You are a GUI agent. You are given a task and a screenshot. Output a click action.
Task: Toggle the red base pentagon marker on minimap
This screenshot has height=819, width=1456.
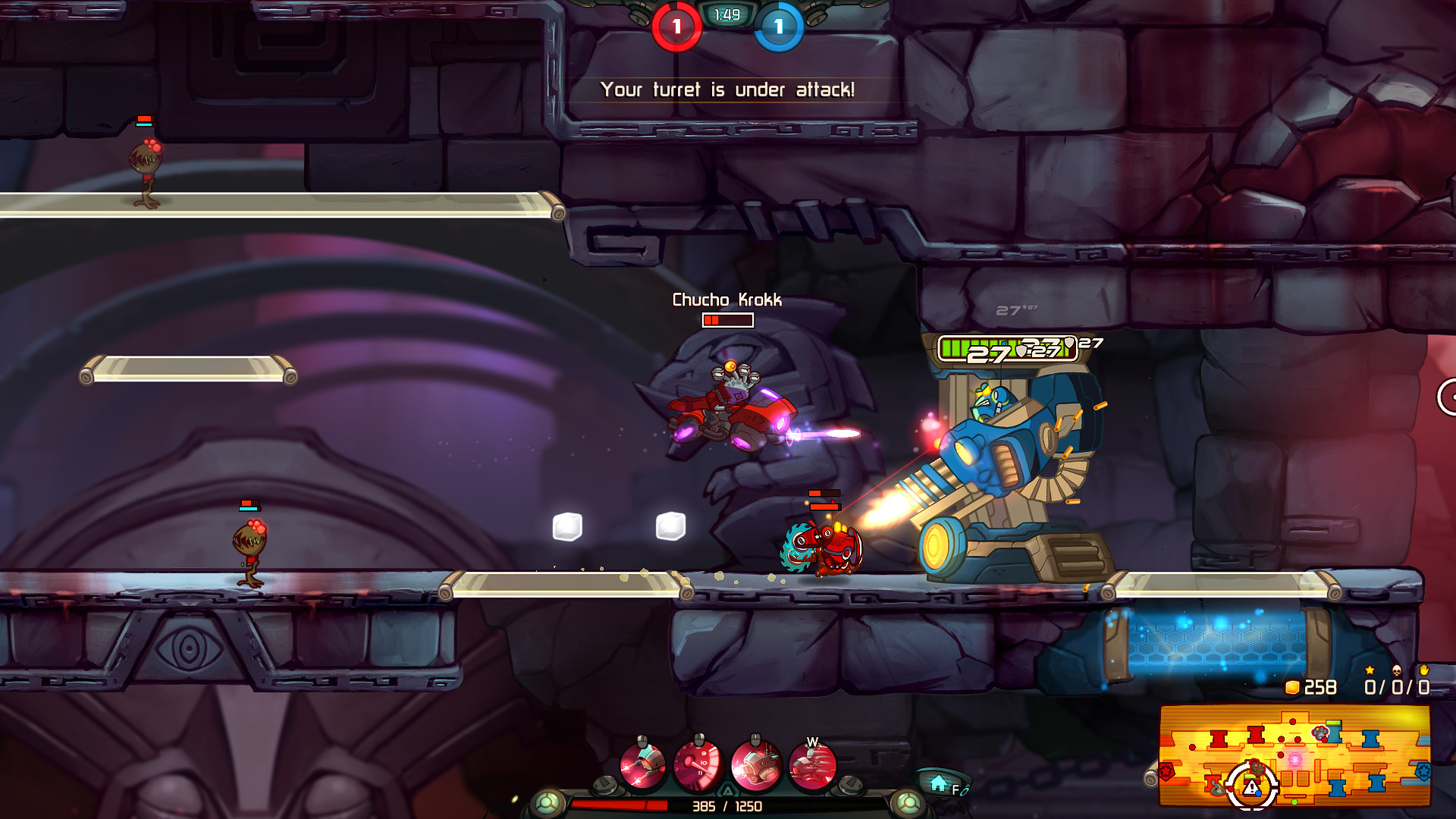point(1167,771)
